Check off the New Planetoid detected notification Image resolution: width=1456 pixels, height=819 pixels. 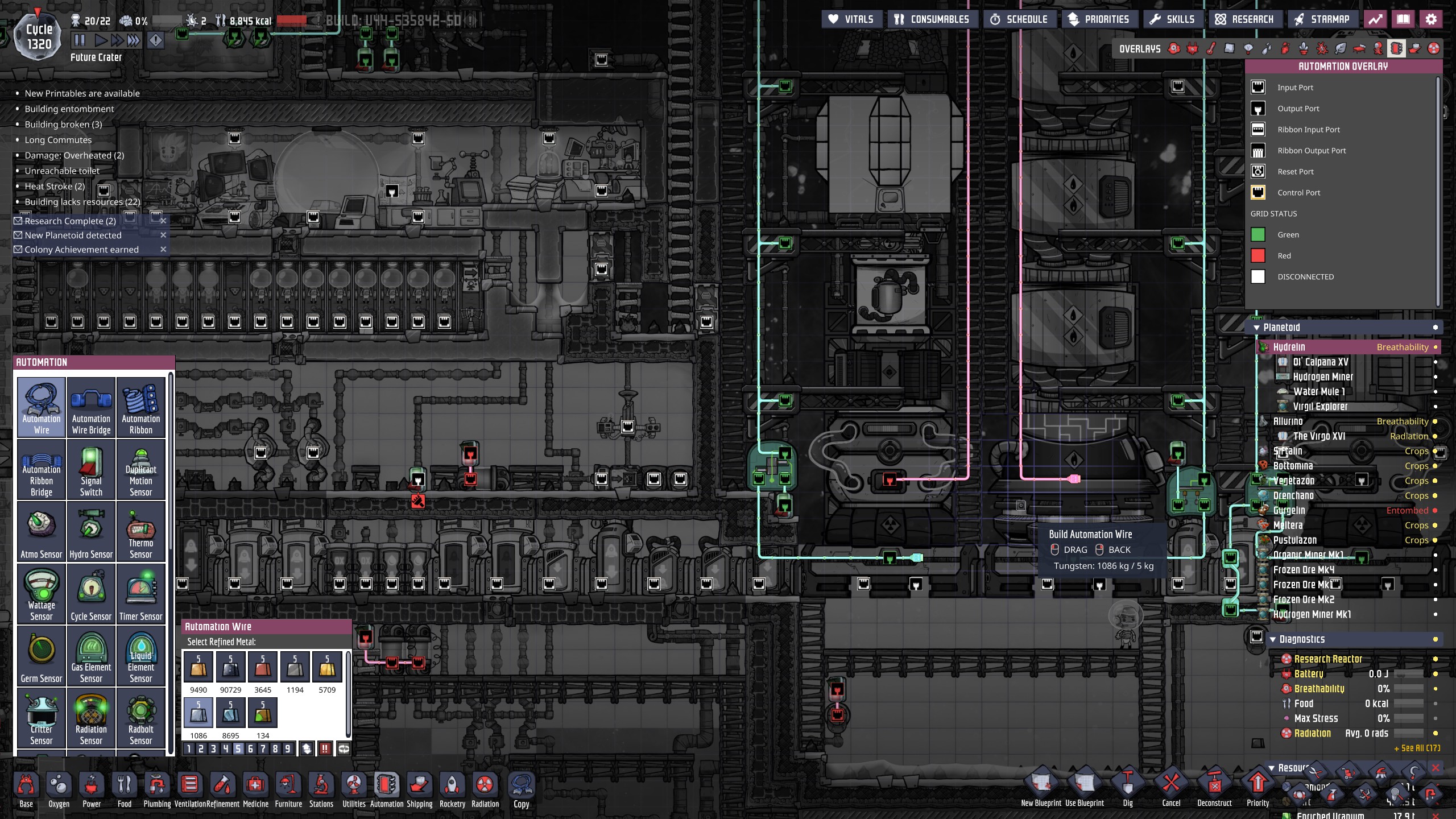pos(18,235)
